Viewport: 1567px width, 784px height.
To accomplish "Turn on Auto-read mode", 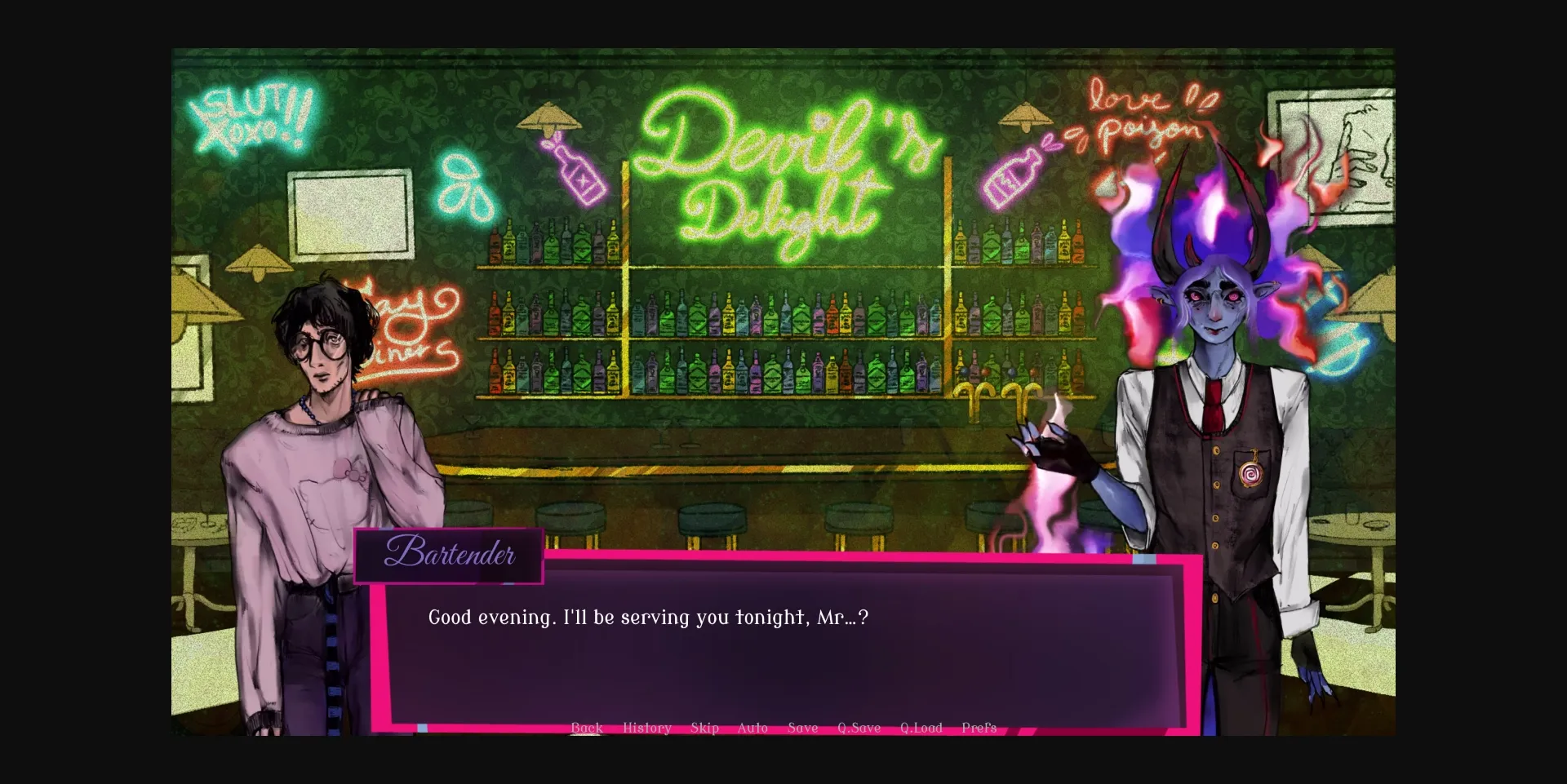I will [752, 728].
